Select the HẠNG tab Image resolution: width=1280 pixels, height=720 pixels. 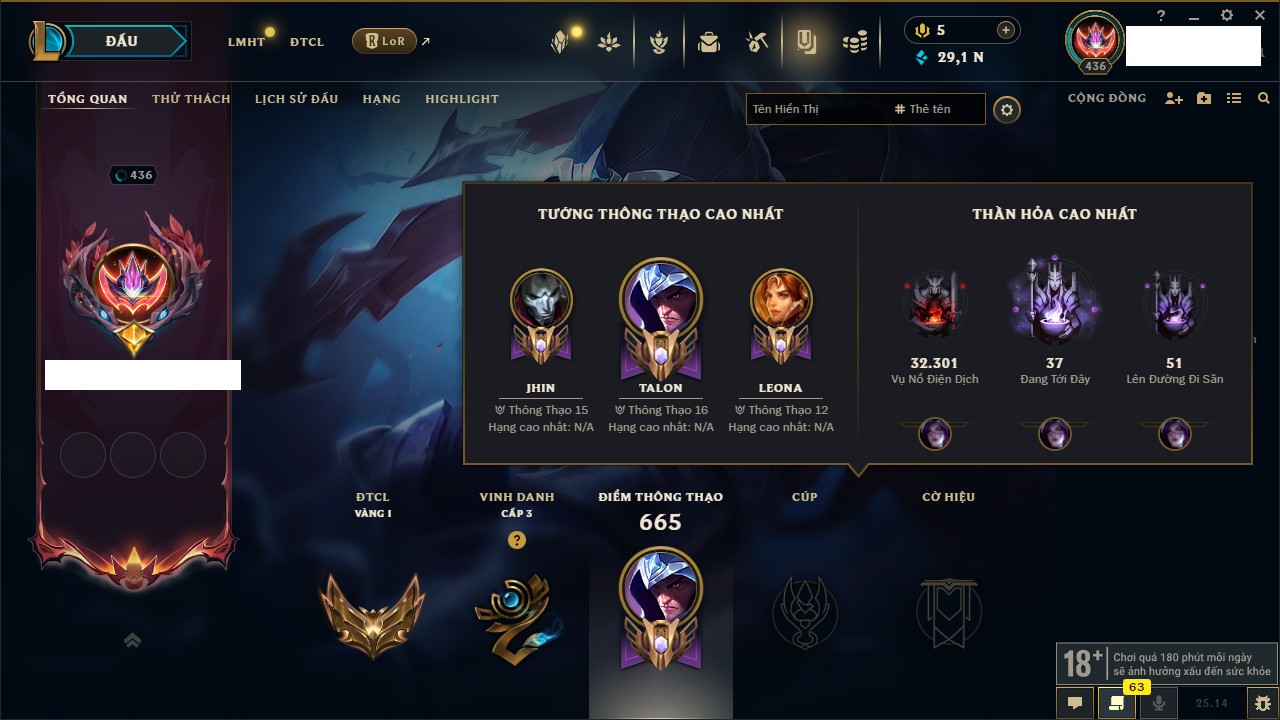pyautogui.click(x=381, y=99)
